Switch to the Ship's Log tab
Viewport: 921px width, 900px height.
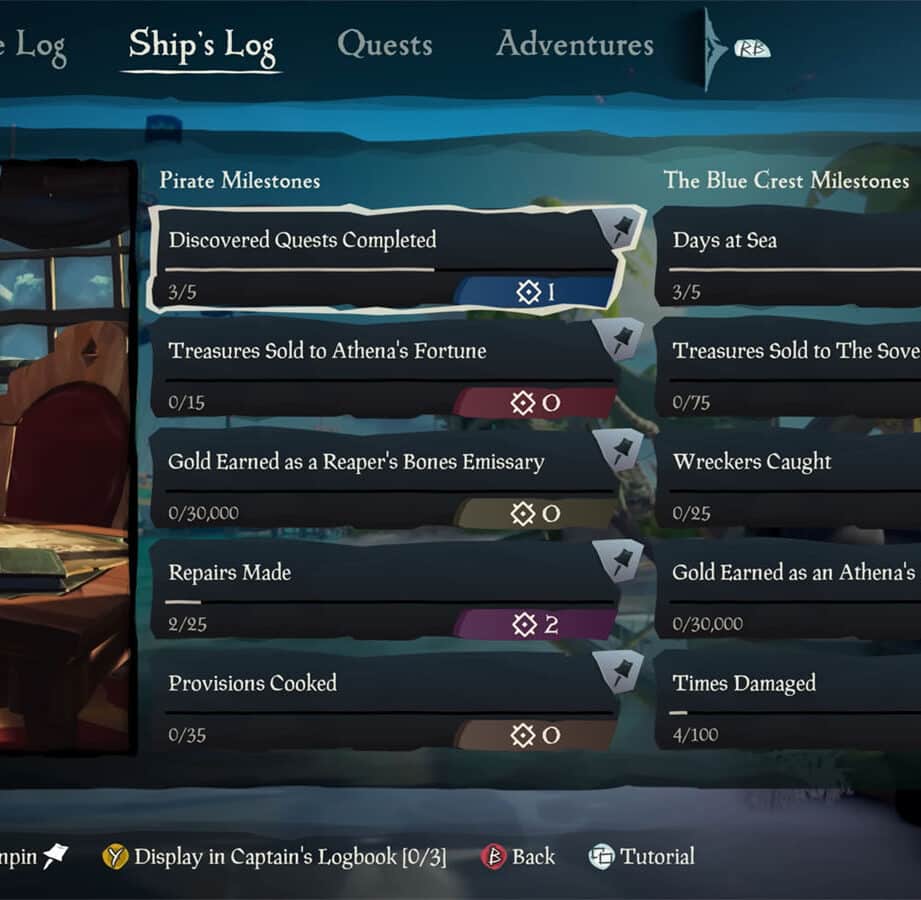pyautogui.click(x=201, y=46)
